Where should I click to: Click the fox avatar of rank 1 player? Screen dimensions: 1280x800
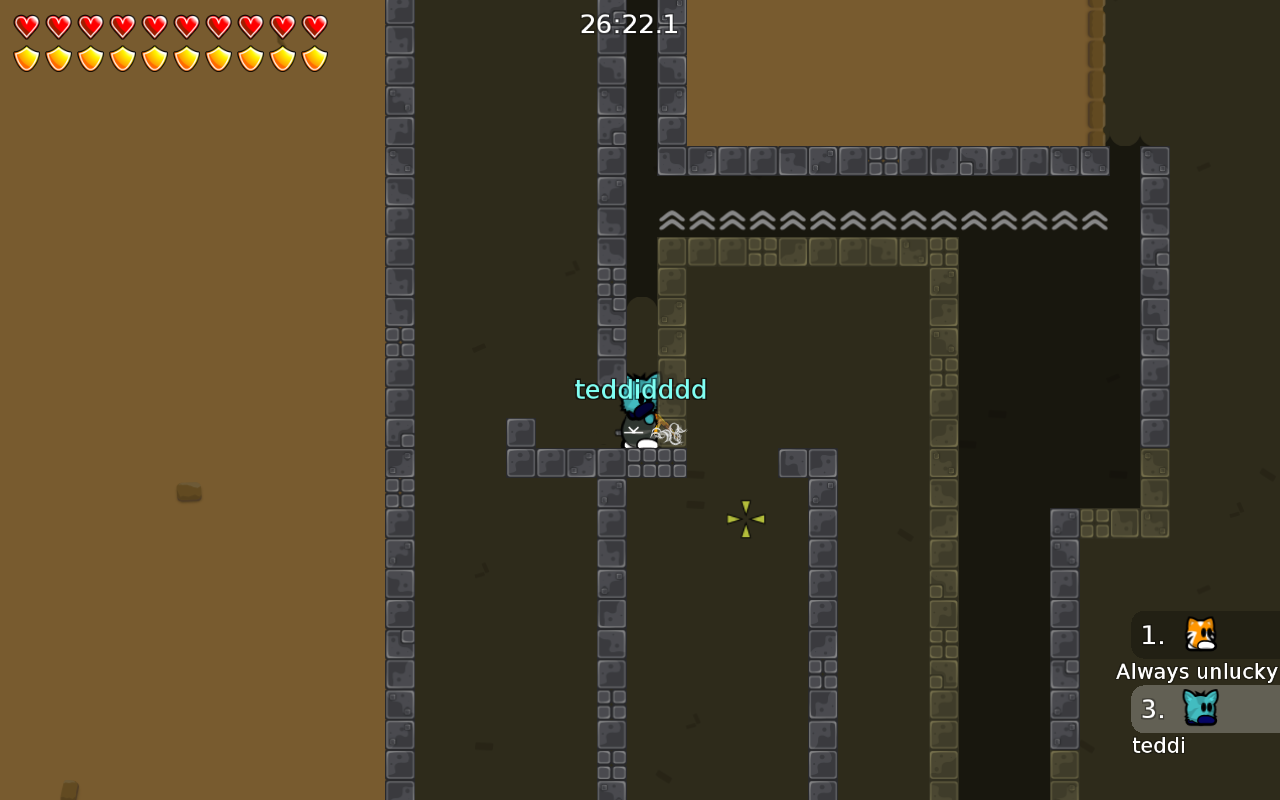pyautogui.click(x=1199, y=634)
